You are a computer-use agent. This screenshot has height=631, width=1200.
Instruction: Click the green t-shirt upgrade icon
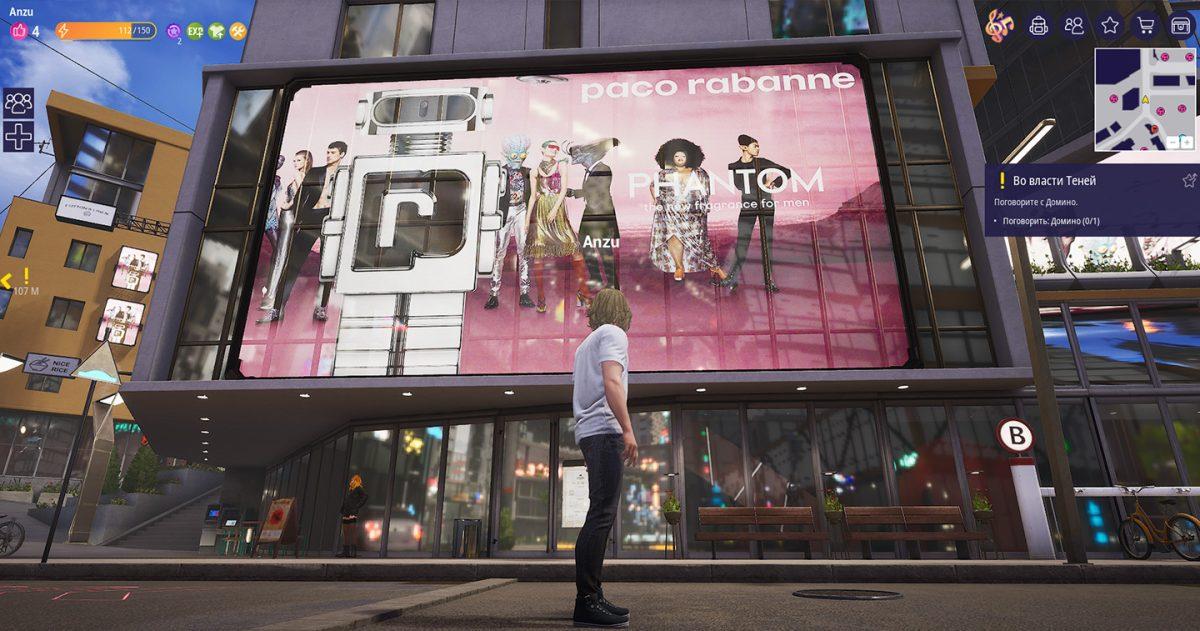[216, 31]
